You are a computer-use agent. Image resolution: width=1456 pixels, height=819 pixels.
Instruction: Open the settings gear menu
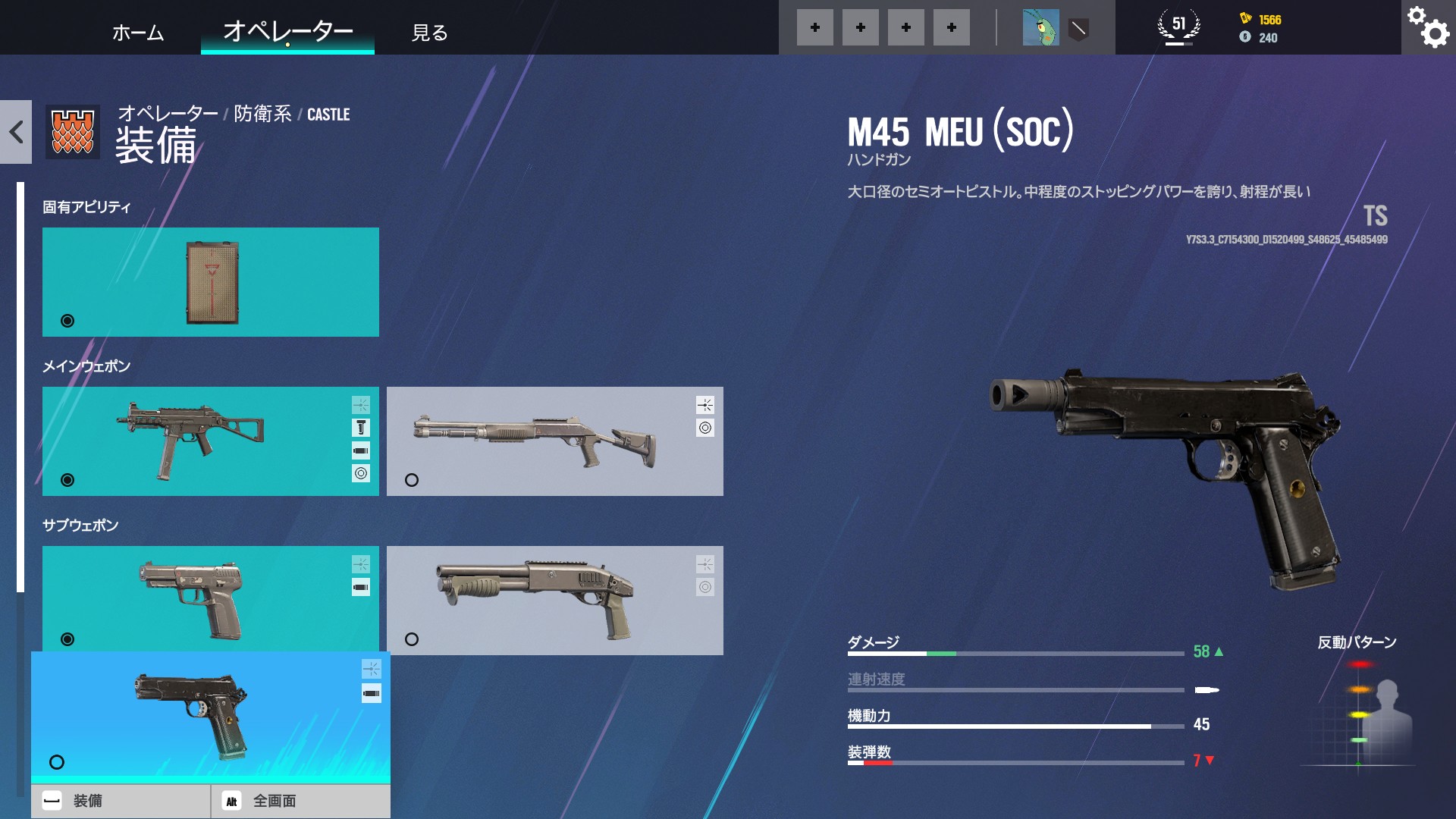(x=1428, y=27)
